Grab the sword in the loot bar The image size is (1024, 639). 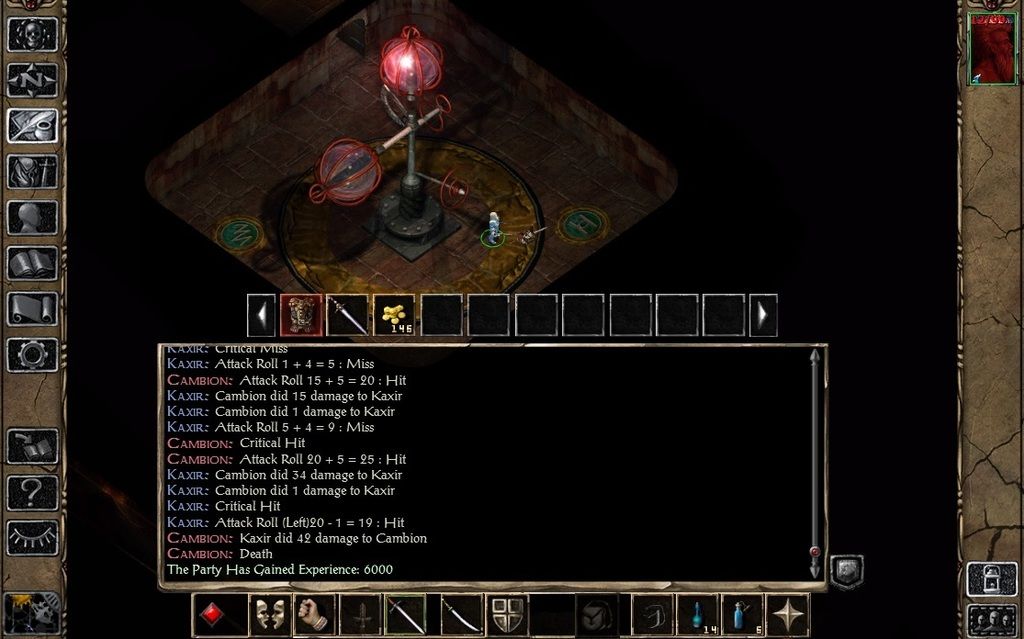tap(347, 315)
